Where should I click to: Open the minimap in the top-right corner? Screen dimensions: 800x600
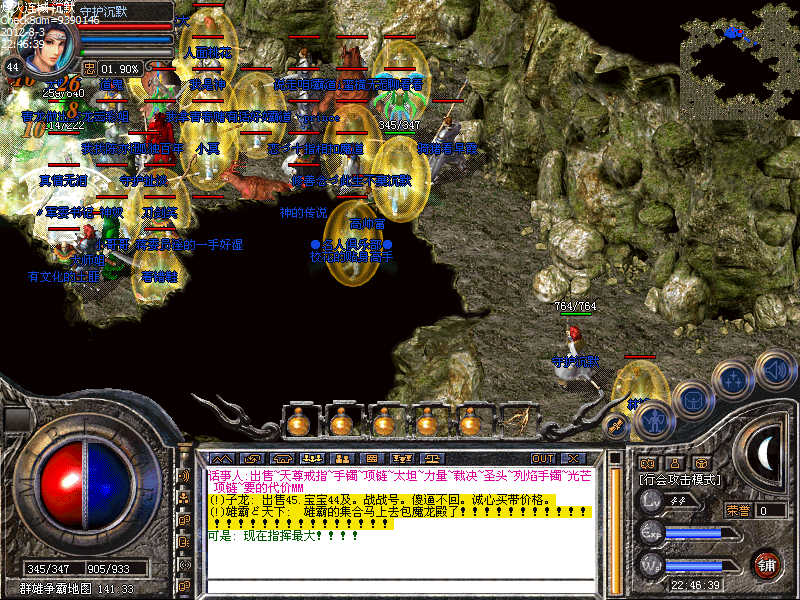[738, 60]
